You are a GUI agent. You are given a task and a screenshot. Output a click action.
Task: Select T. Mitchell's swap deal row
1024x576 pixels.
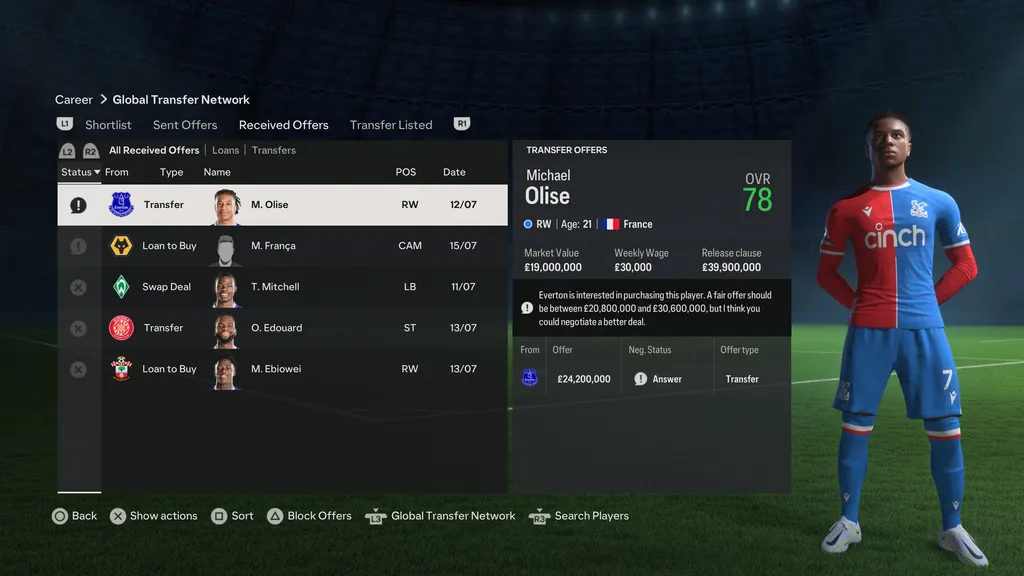click(282, 287)
